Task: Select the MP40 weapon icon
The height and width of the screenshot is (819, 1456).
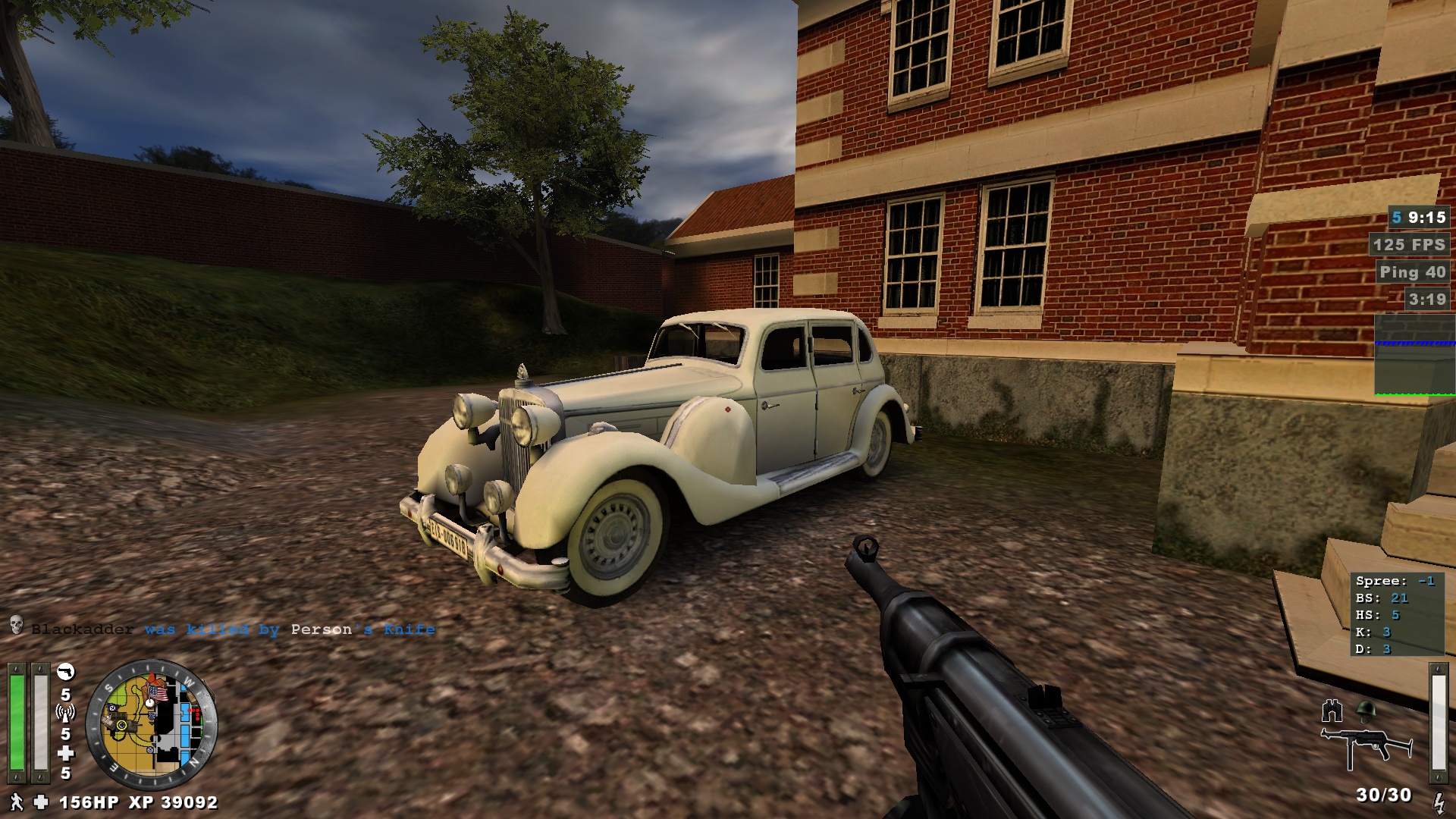Action: 1366,745
